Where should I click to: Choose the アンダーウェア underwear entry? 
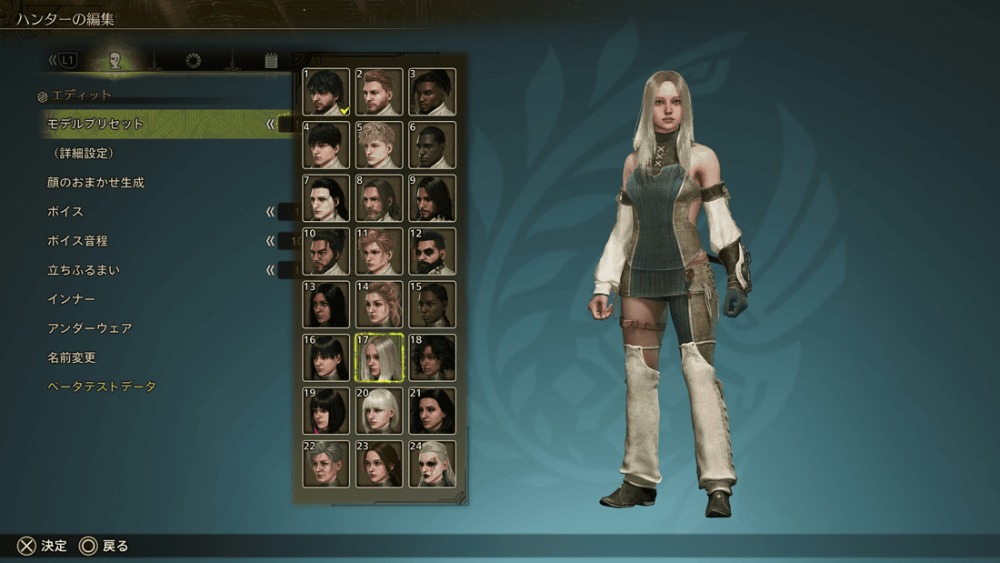pyautogui.click(x=89, y=328)
